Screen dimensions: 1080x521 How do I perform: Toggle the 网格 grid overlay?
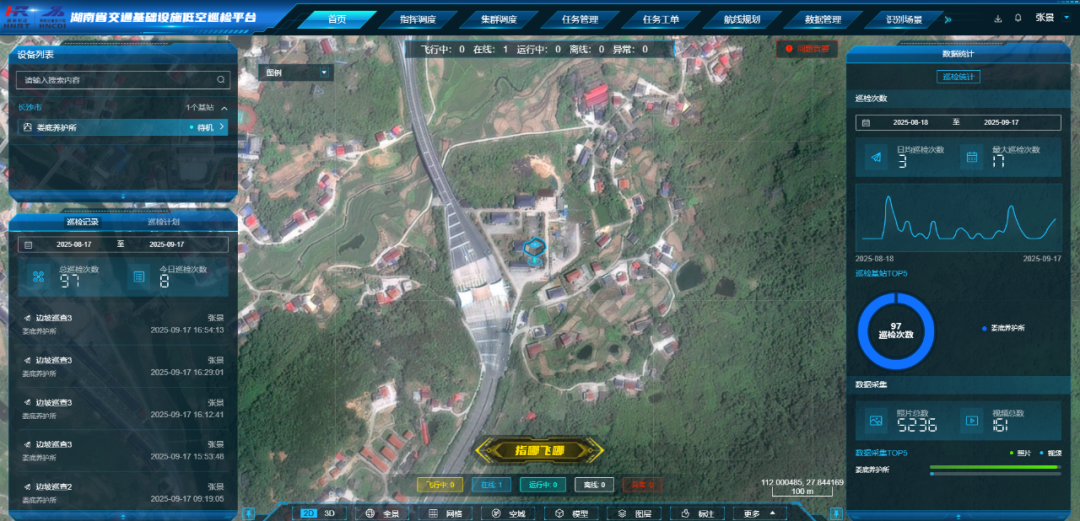pyautogui.click(x=446, y=513)
